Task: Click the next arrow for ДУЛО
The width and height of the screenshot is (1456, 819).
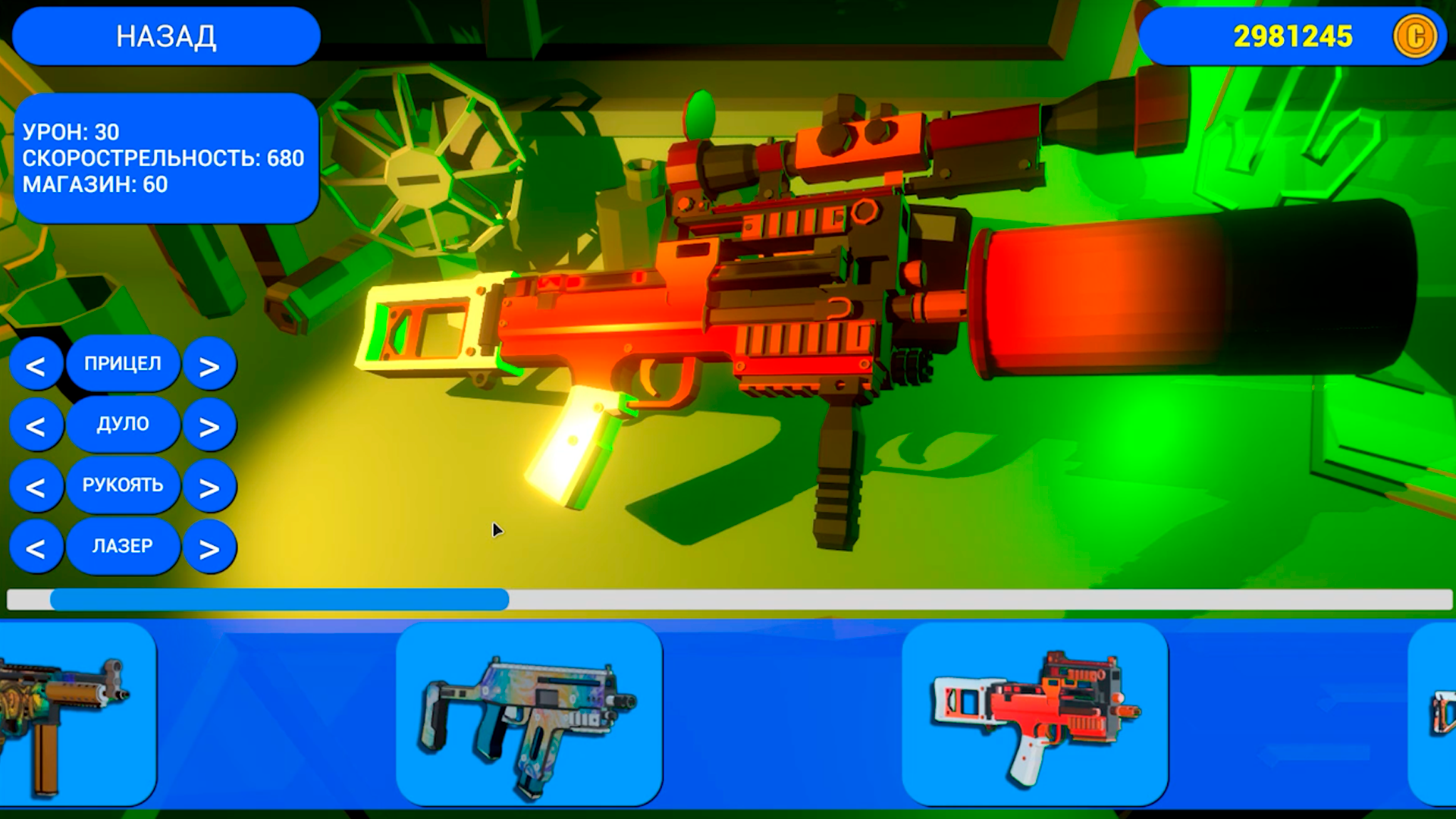Action: click(x=210, y=425)
